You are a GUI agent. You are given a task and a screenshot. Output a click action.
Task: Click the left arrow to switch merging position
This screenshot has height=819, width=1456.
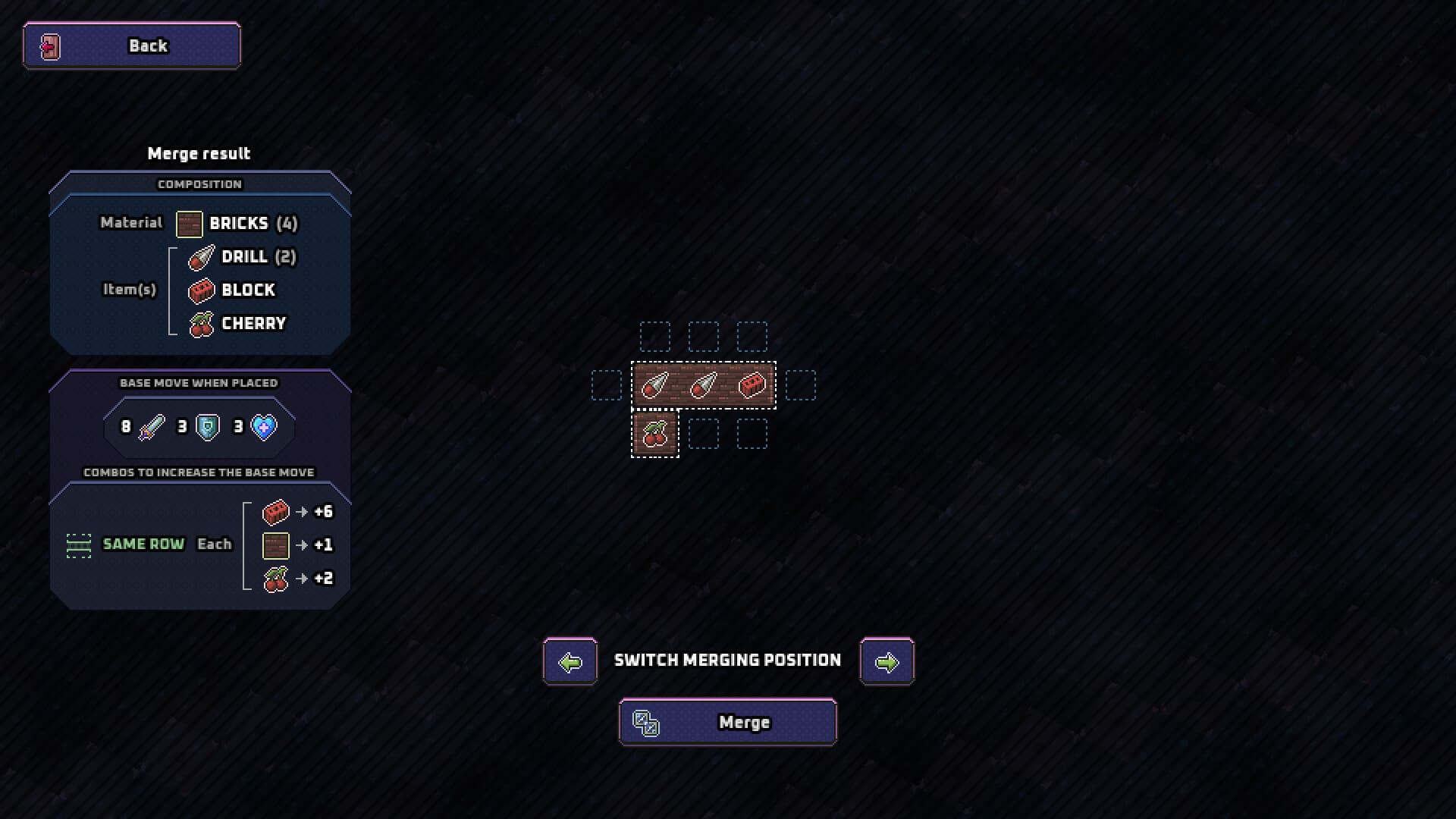coord(570,661)
